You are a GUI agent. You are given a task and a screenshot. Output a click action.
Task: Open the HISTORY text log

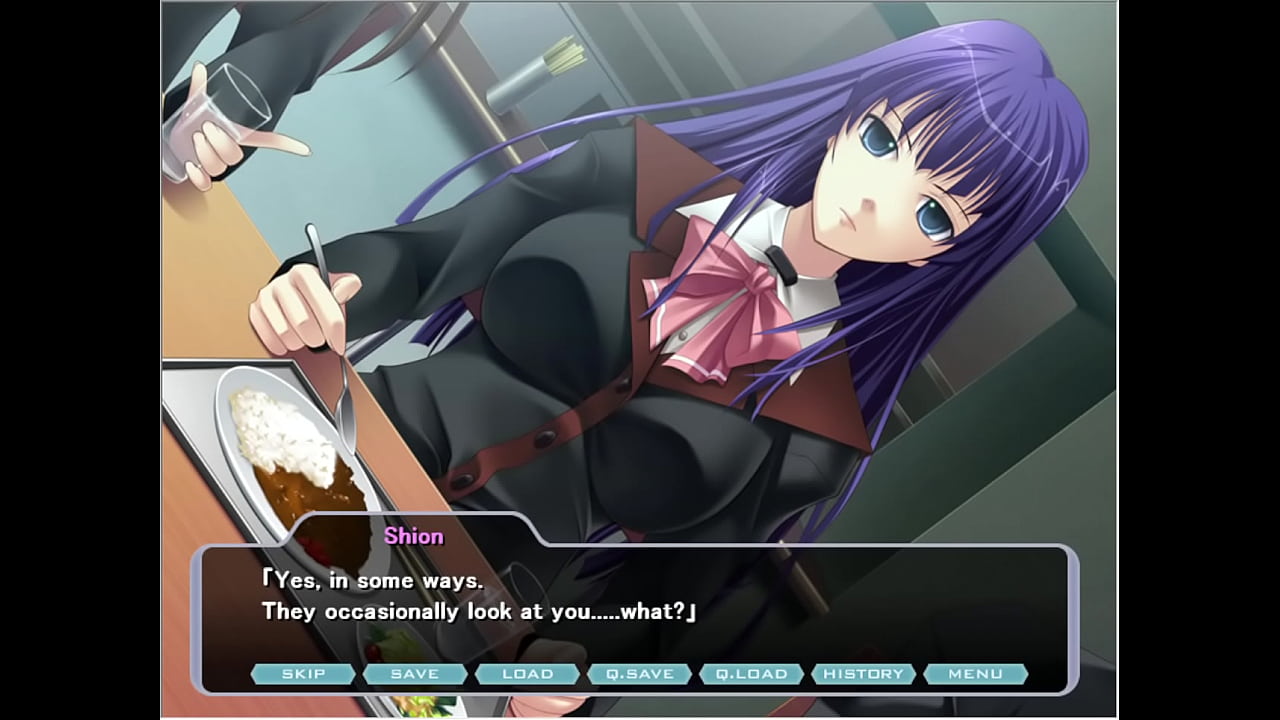864,673
